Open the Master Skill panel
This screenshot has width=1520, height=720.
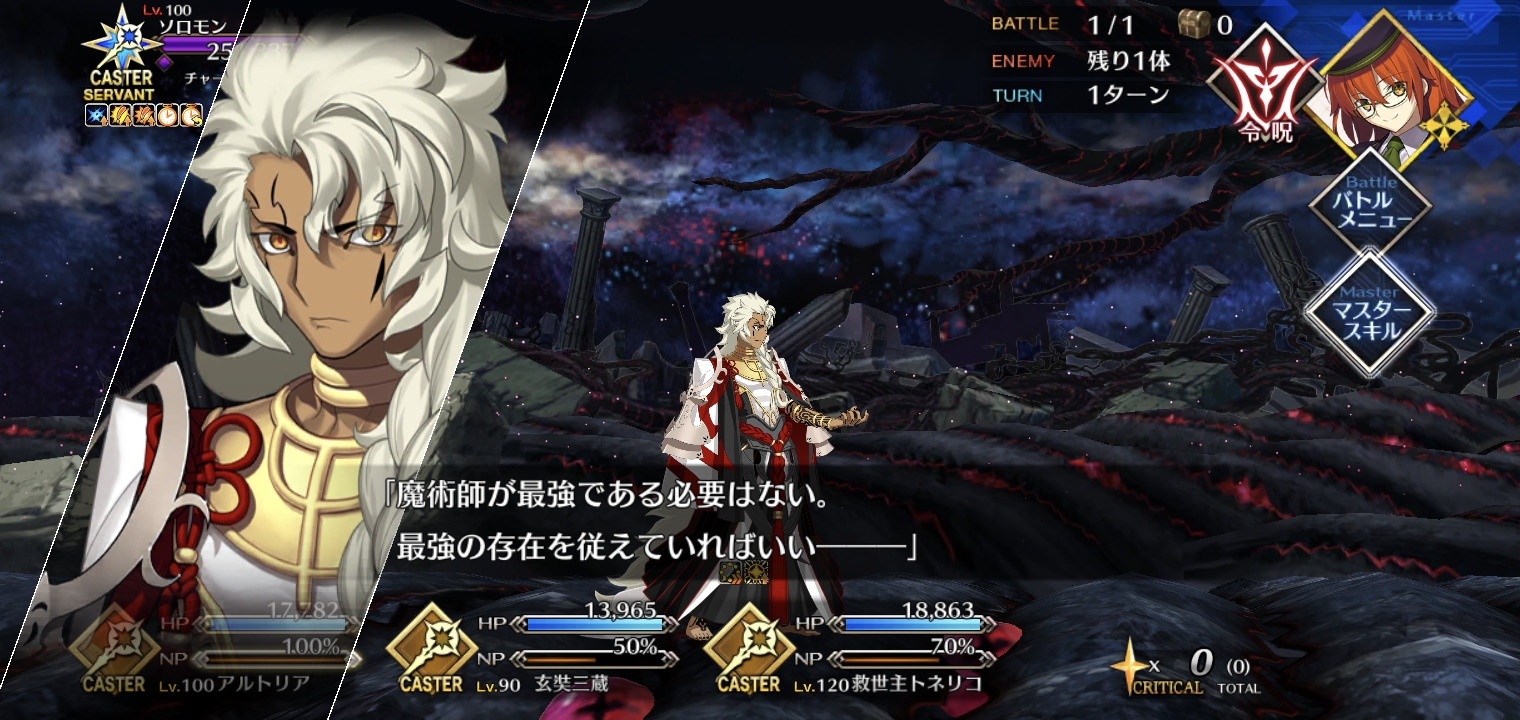pos(1370,312)
